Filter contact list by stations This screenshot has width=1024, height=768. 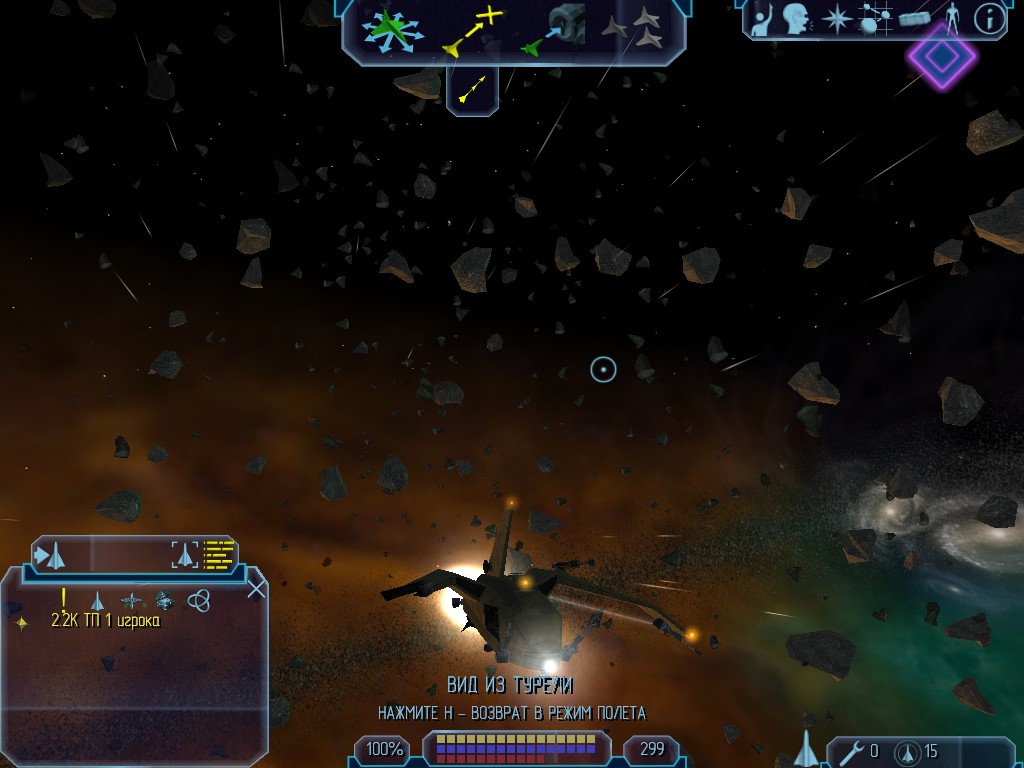pos(131,601)
